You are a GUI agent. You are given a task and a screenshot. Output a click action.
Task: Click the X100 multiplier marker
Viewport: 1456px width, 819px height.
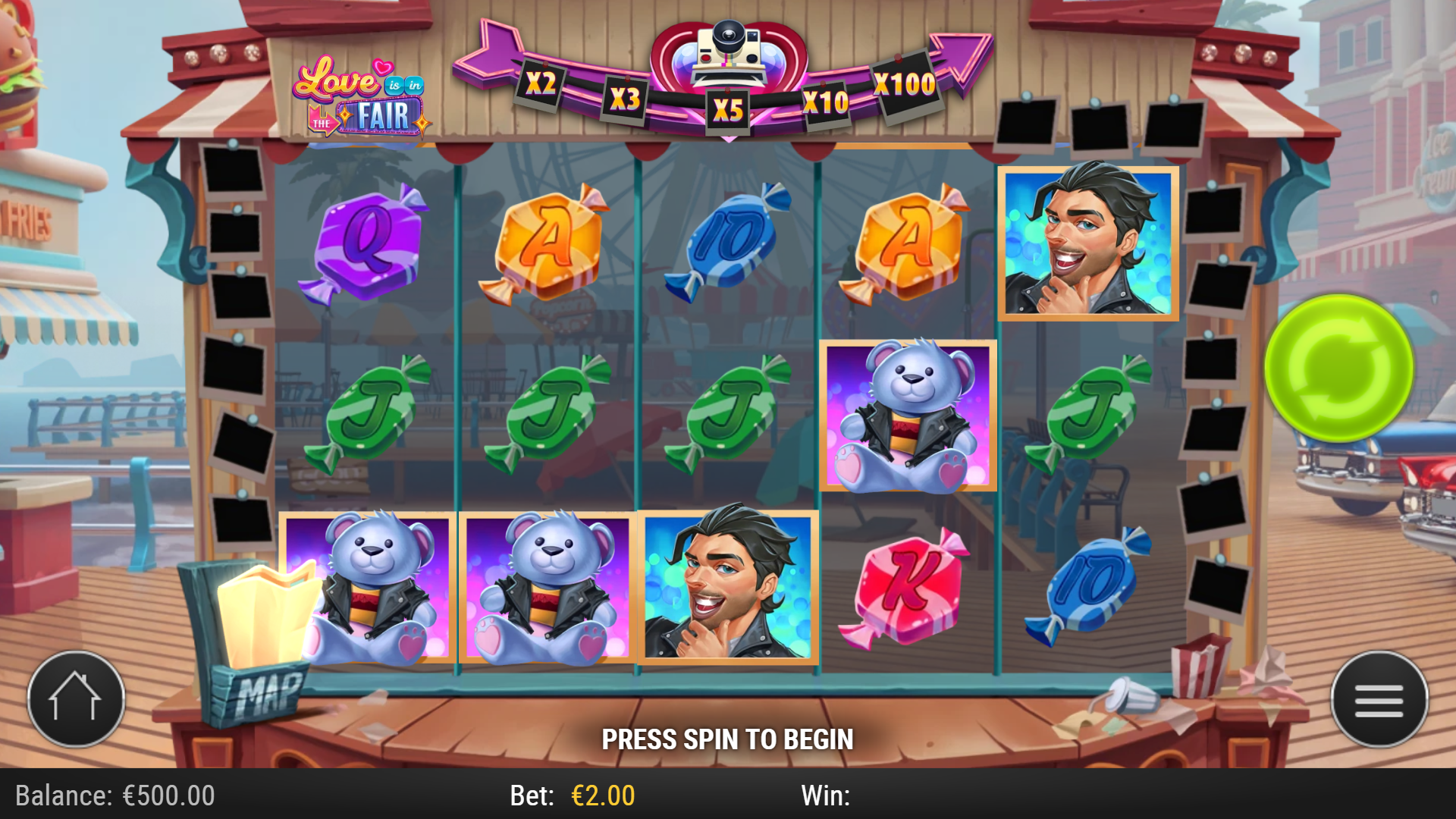pyautogui.click(x=905, y=86)
